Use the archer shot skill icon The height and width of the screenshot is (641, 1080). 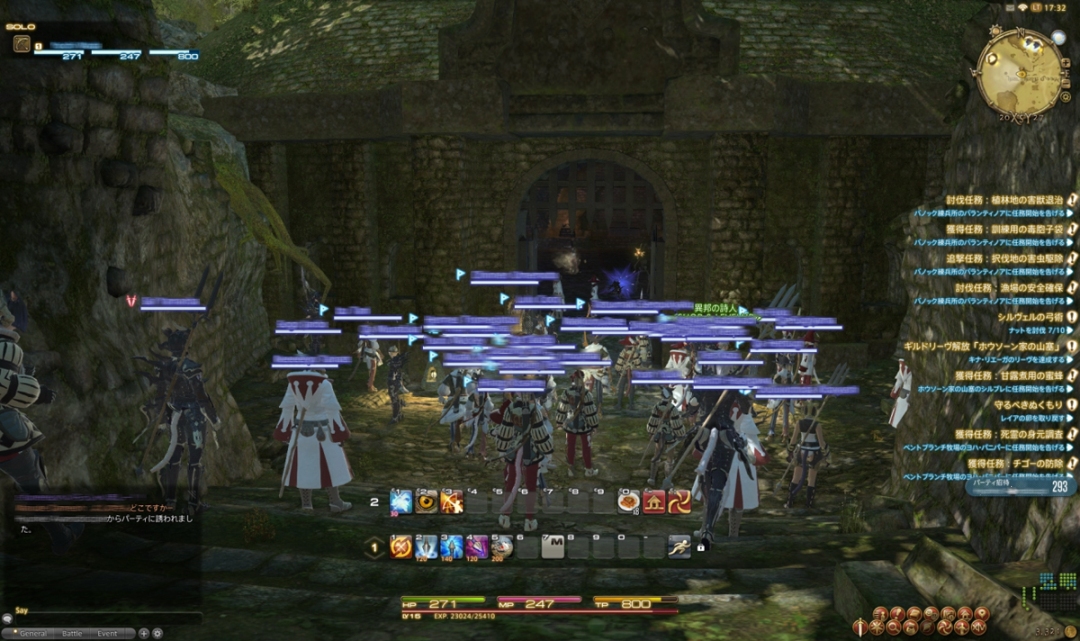click(x=452, y=502)
